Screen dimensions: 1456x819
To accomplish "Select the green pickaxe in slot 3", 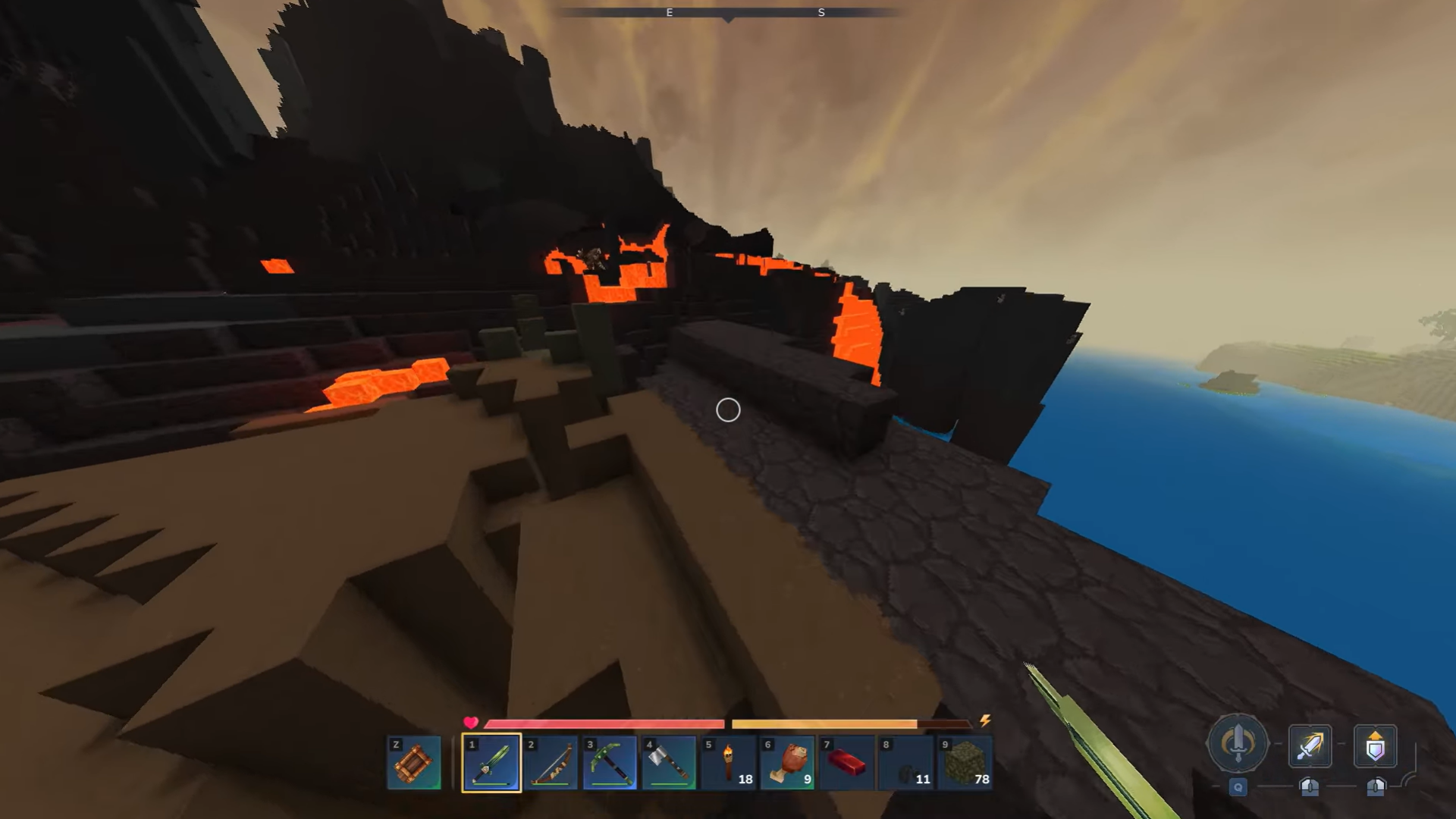I will pyautogui.click(x=610, y=762).
